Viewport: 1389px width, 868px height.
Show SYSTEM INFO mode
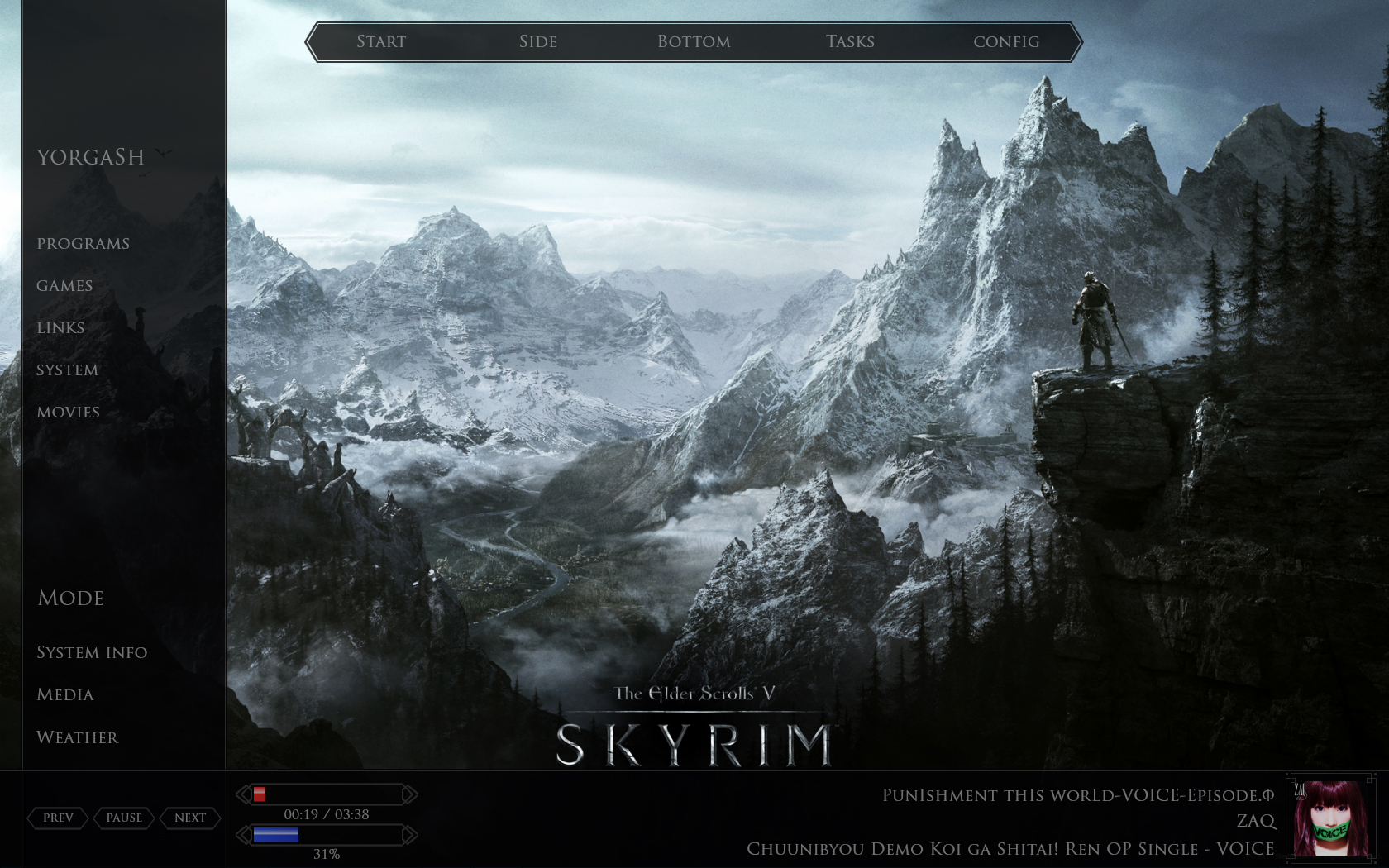tap(92, 652)
